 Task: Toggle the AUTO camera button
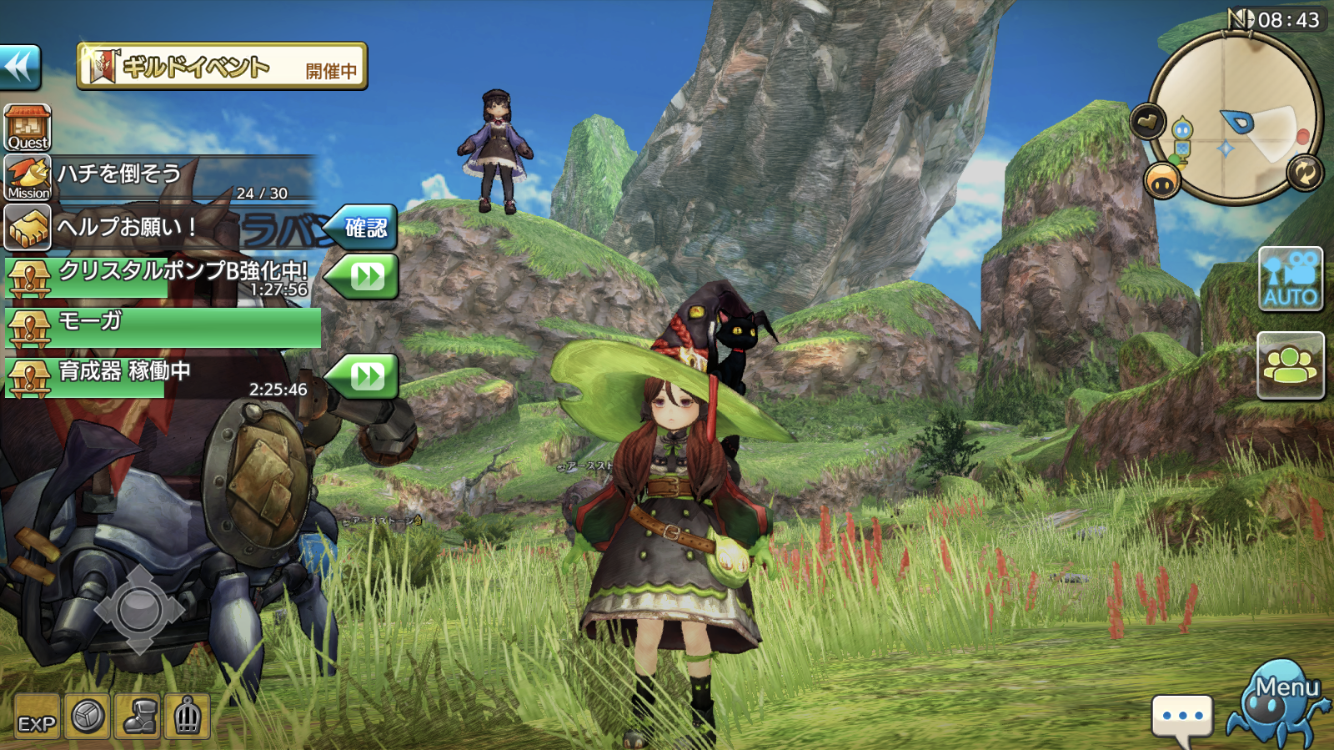1290,279
